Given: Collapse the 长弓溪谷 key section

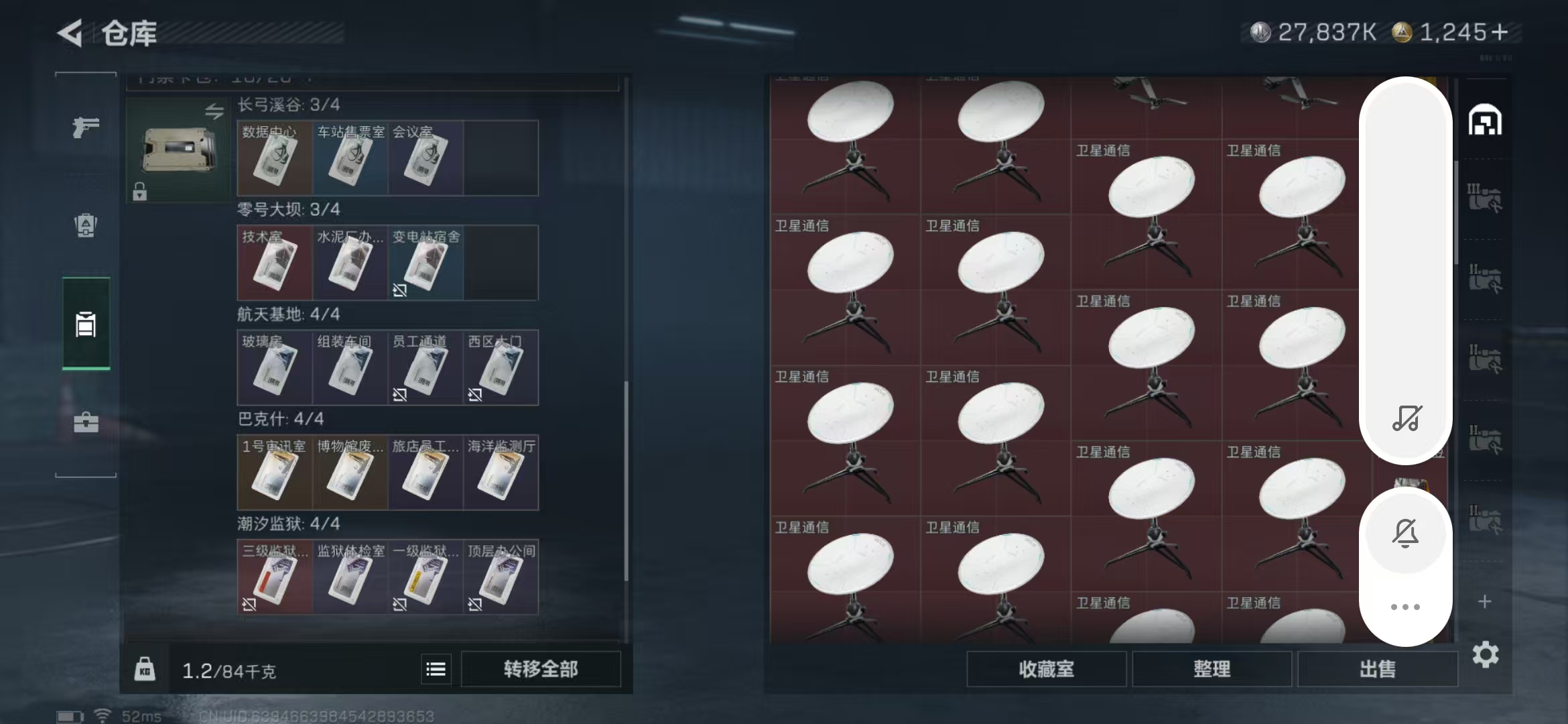Looking at the screenshot, I should click(x=288, y=105).
